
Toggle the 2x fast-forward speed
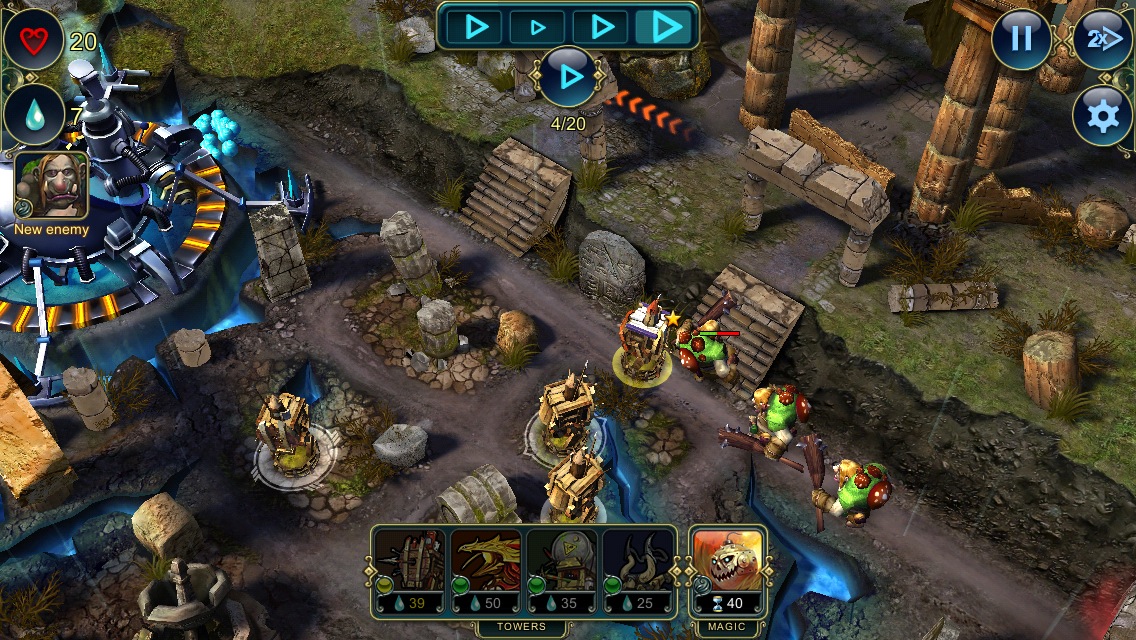[1102, 39]
